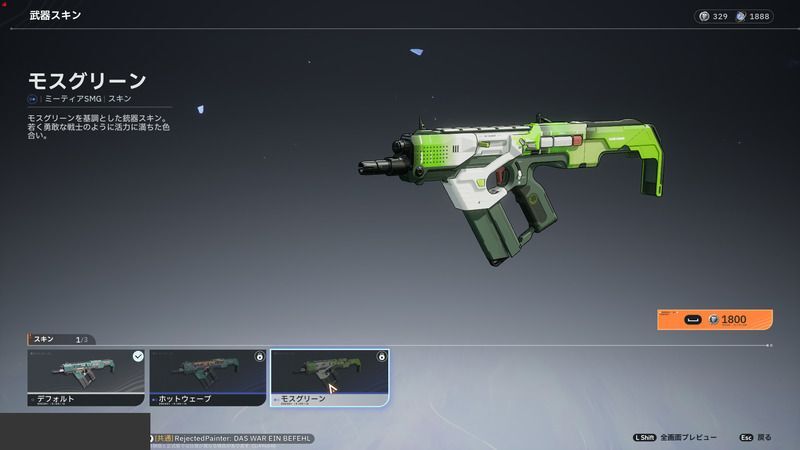Buy the skin for 1800

[715, 320]
